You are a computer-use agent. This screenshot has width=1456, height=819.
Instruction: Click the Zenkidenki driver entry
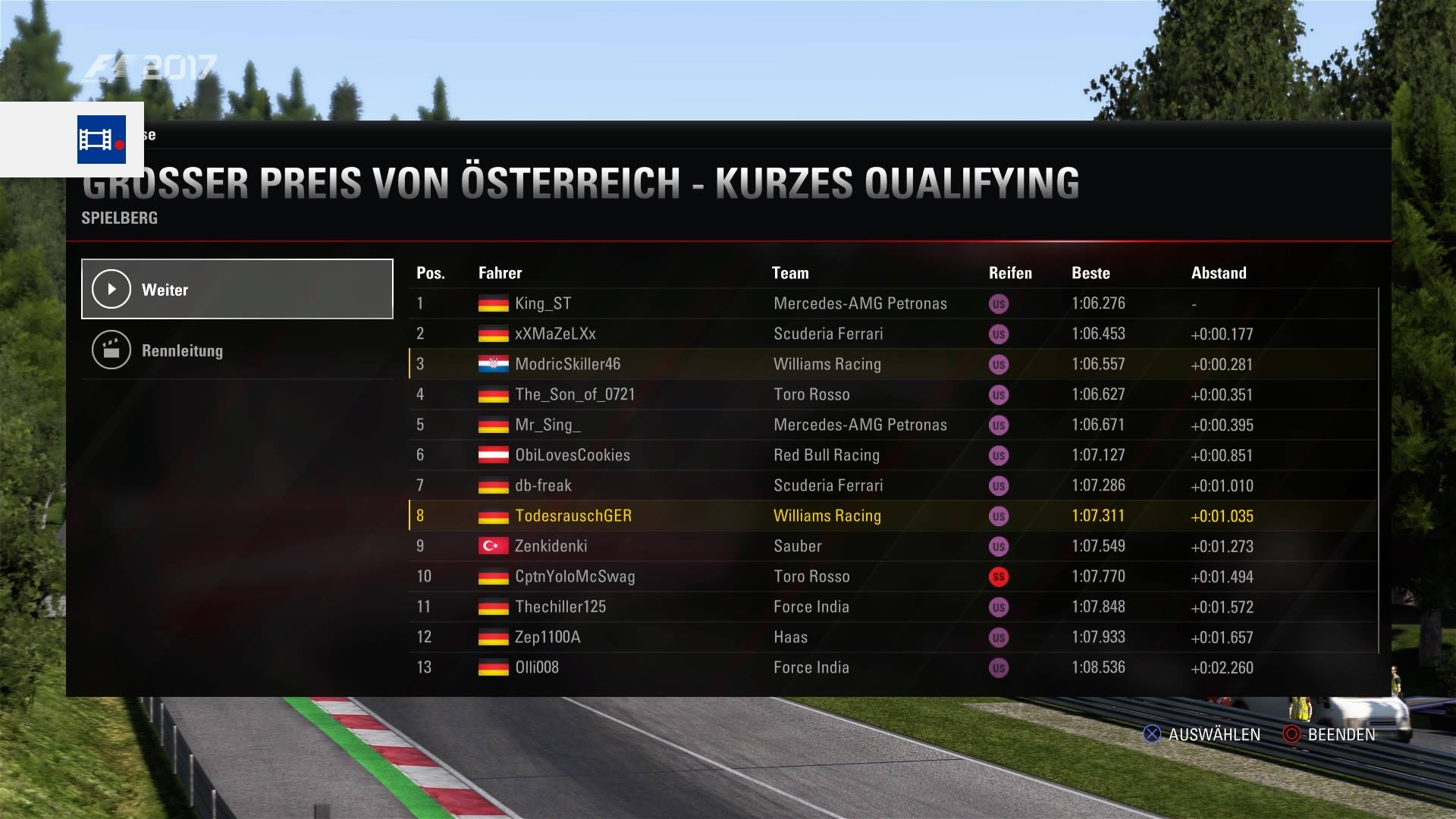(x=551, y=546)
